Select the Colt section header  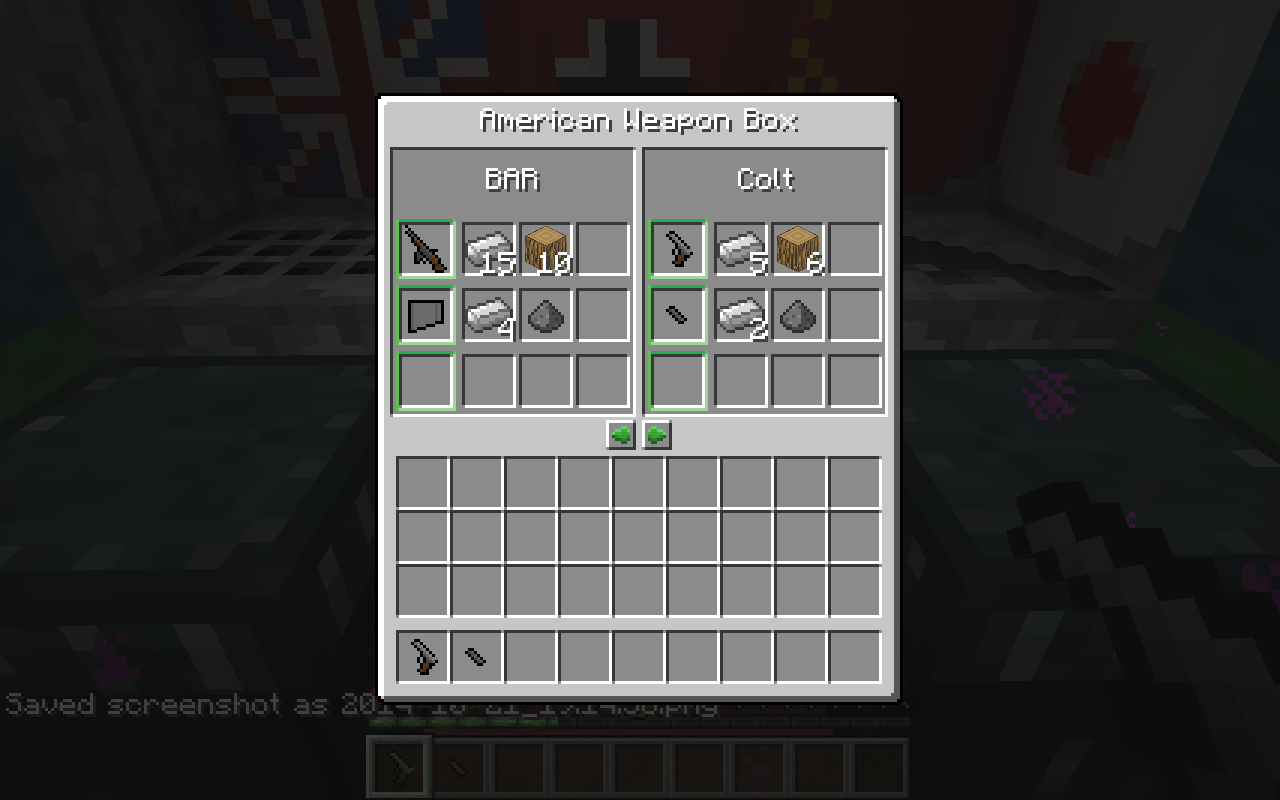tap(765, 180)
